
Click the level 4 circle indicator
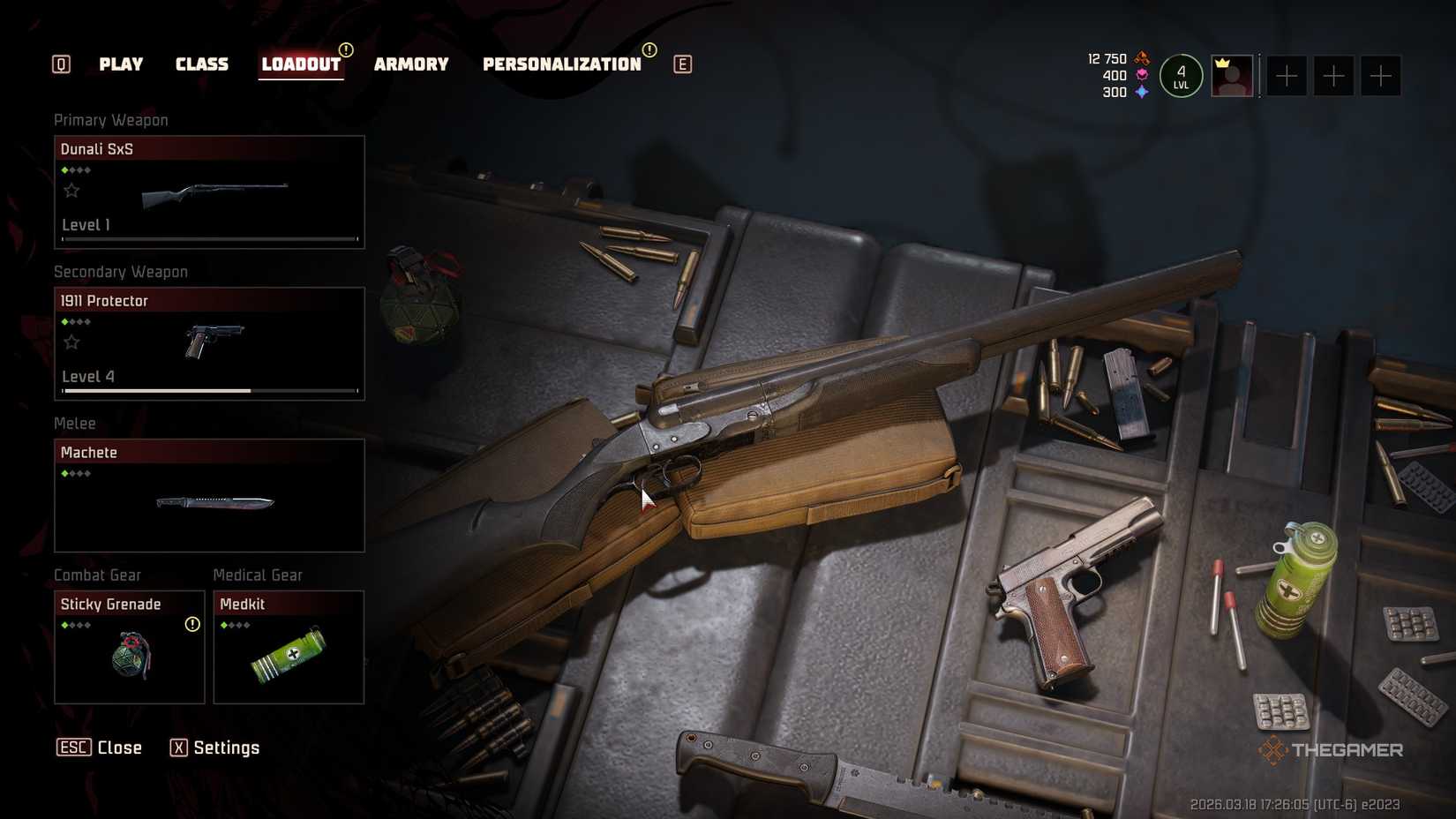pyautogui.click(x=1180, y=76)
